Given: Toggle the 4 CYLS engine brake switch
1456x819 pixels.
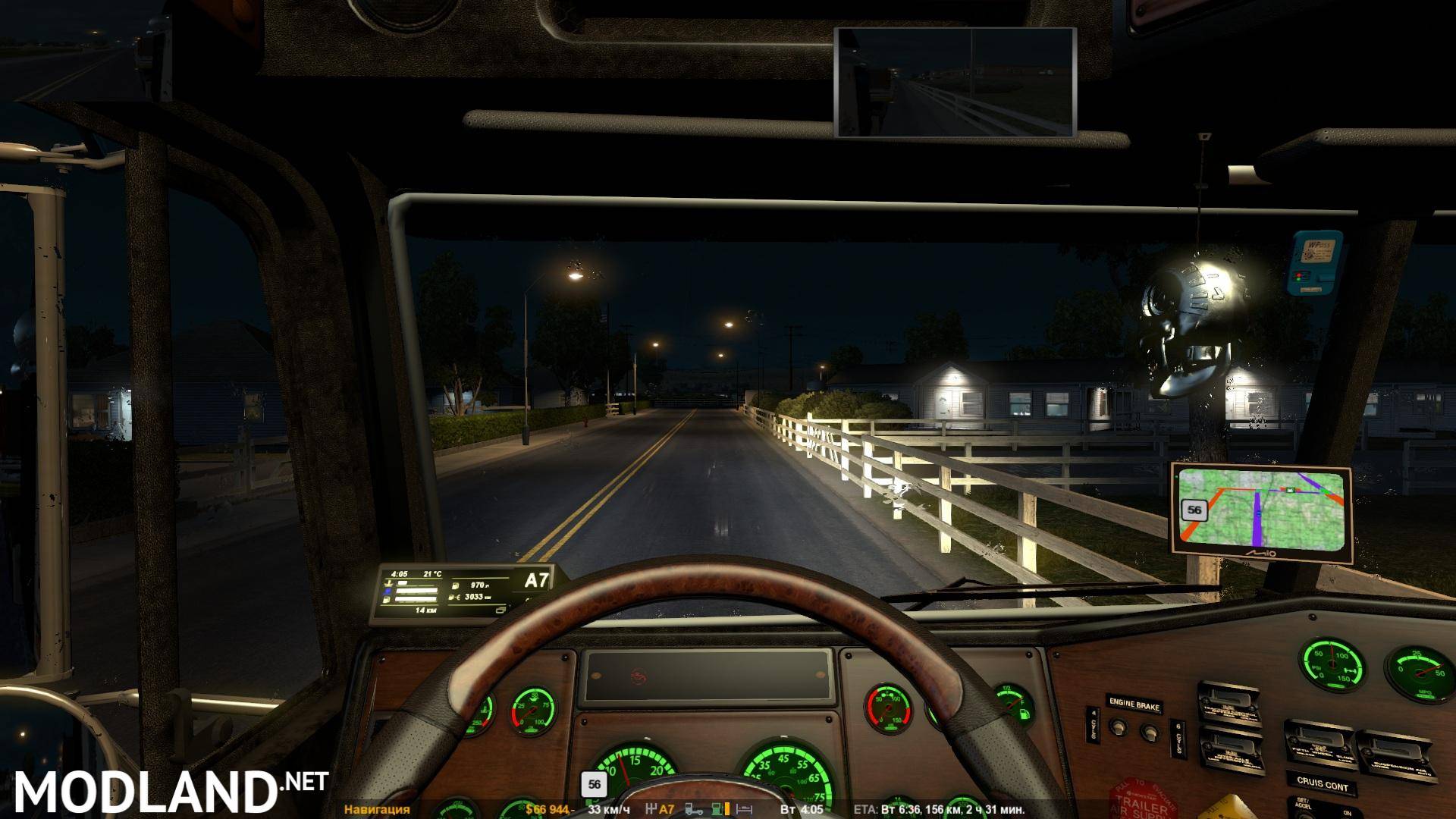Looking at the screenshot, I should click(1119, 728).
